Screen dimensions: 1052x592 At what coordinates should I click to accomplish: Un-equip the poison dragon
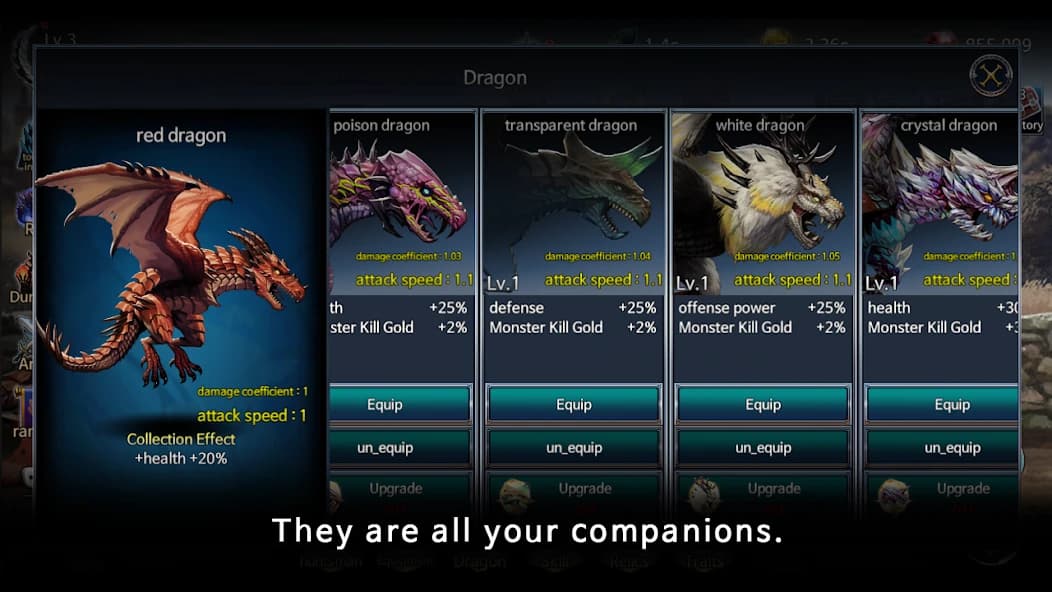click(x=399, y=448)
